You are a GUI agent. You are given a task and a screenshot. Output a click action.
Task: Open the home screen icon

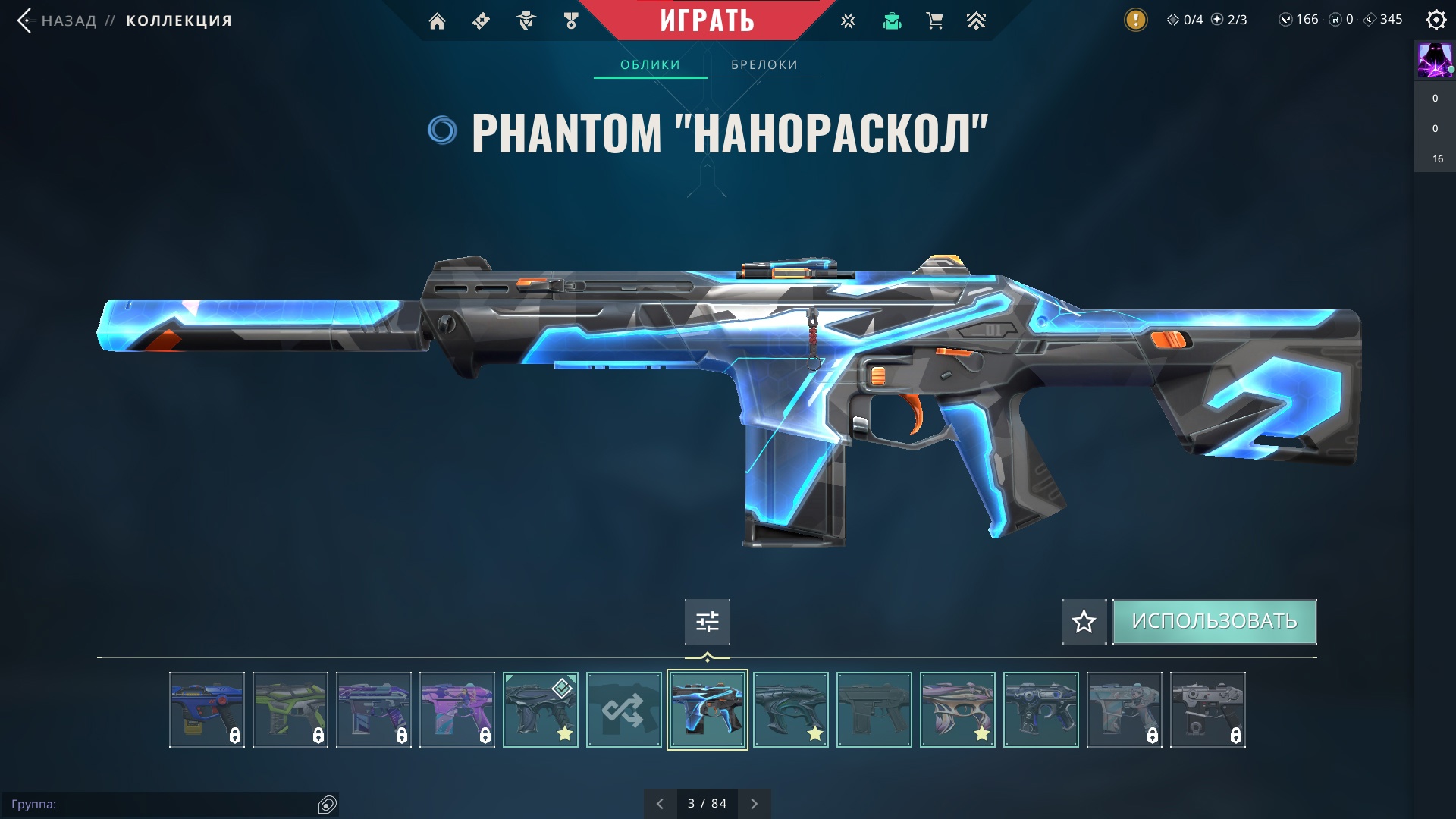[x=437, y=21]
